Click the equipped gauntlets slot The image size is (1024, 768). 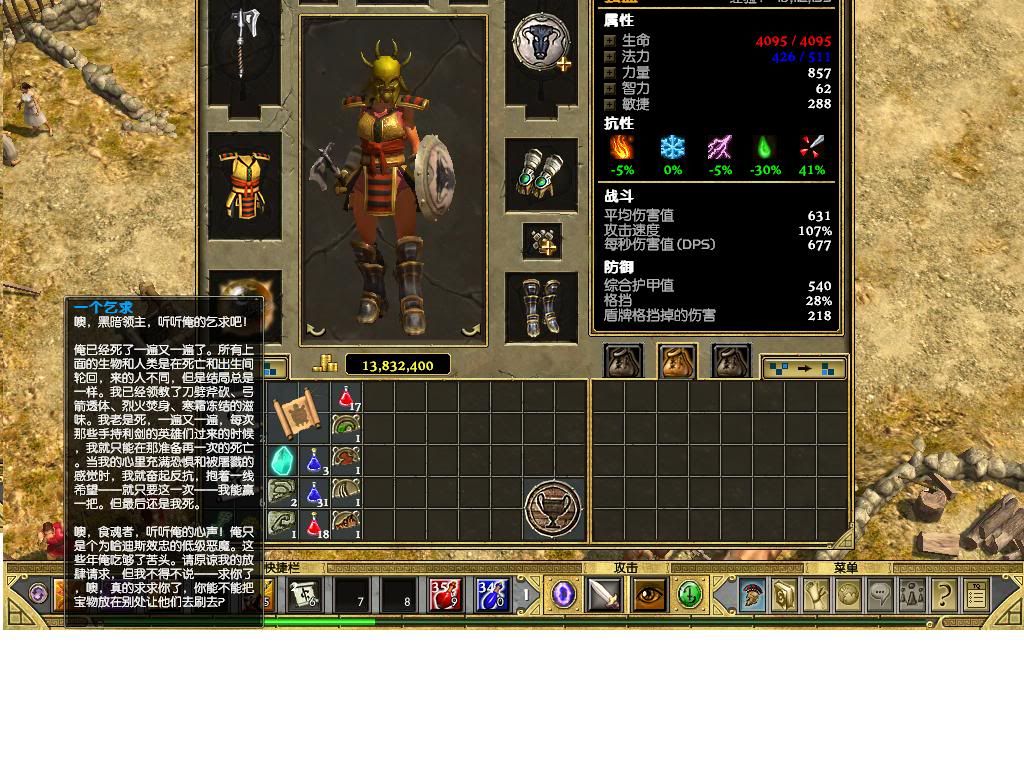541,175
